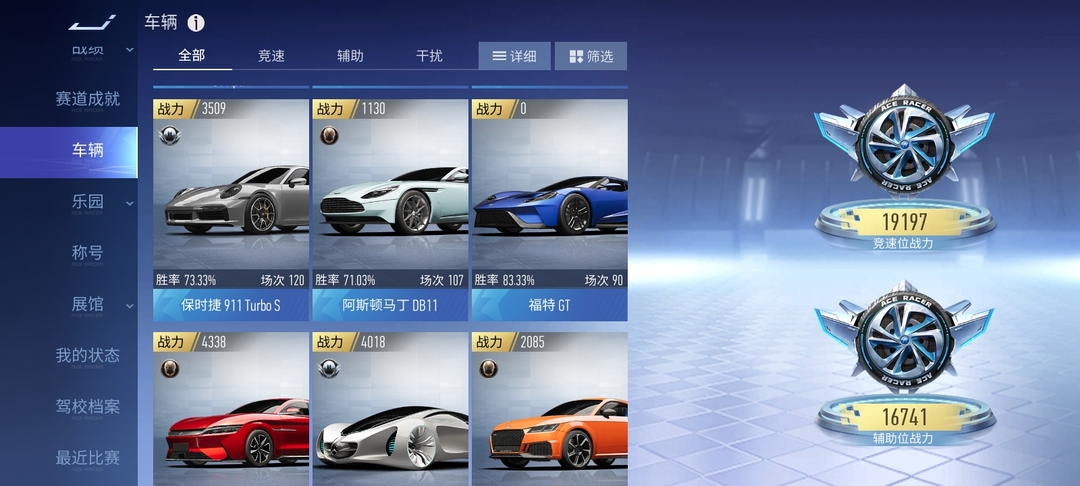Toggle the 详细 list view button
1080x486 pixels.
point(514,56)
